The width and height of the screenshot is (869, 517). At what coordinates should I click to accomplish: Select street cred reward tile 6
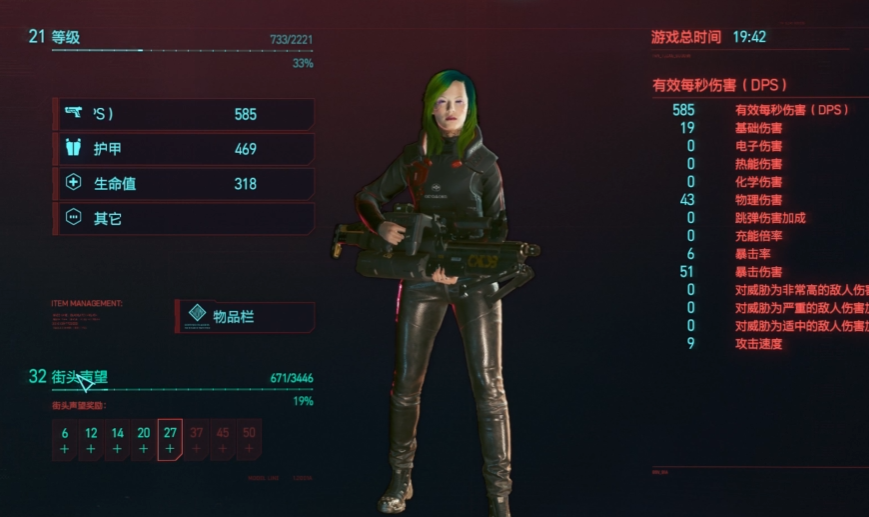[x=65, y=440]
